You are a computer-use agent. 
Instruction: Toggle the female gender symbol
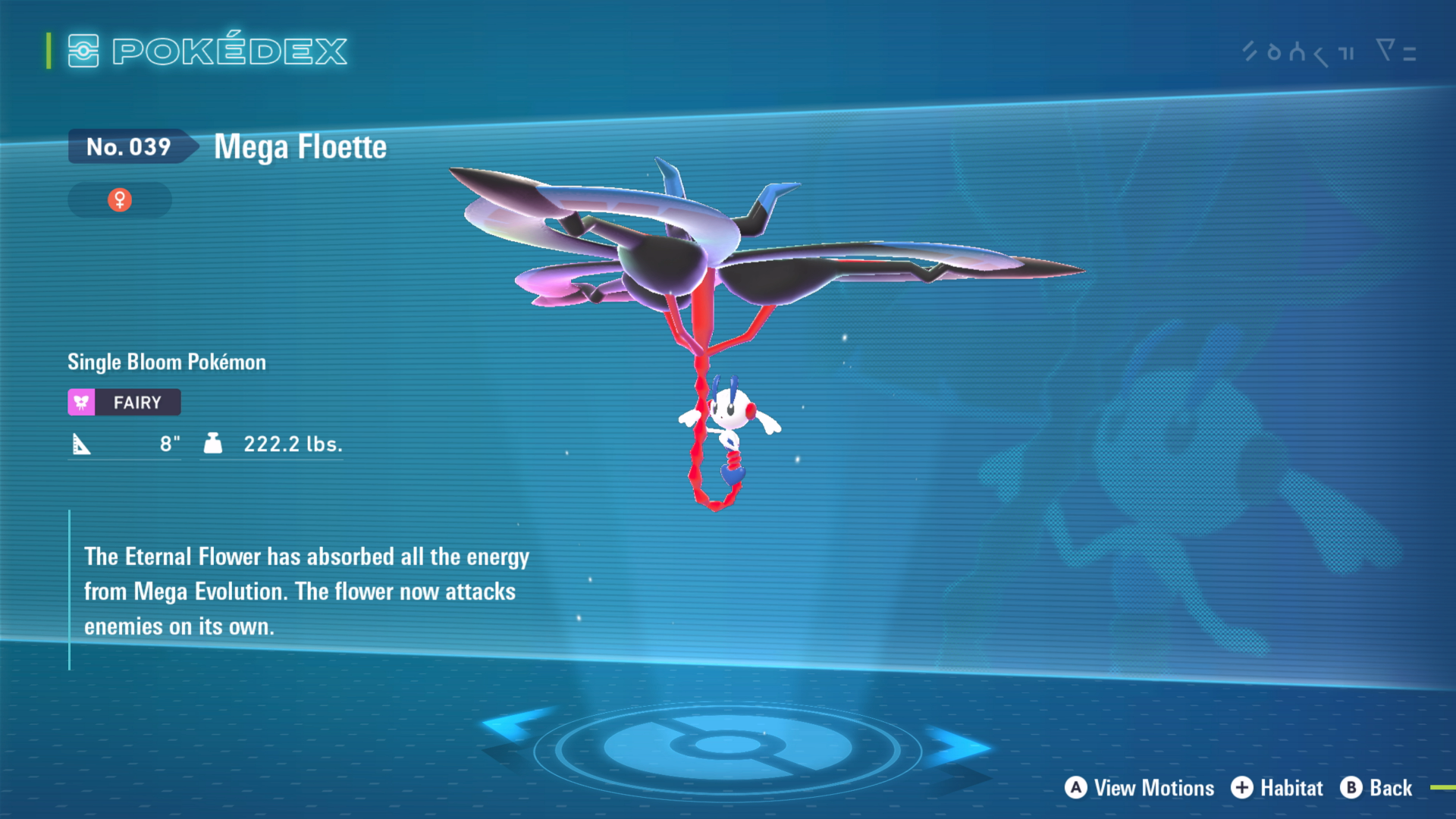120,200
